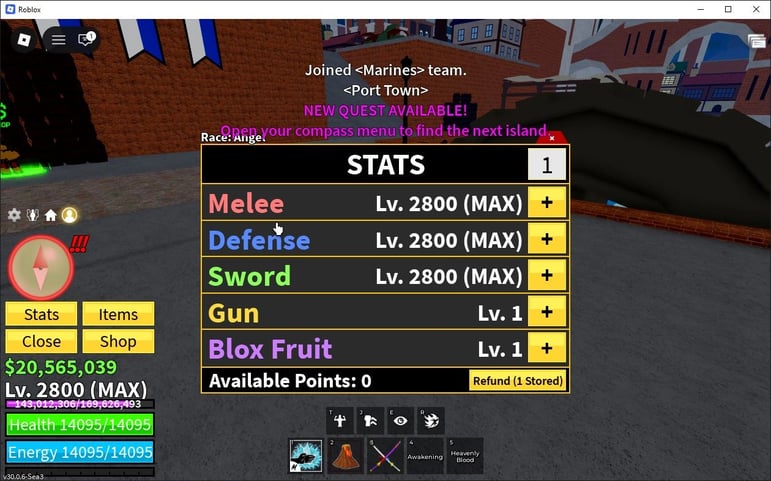Image resolution: width=771 pixels, height=481 pixels.
Task: Put a point into Gun stat
Action: [547, 312]
